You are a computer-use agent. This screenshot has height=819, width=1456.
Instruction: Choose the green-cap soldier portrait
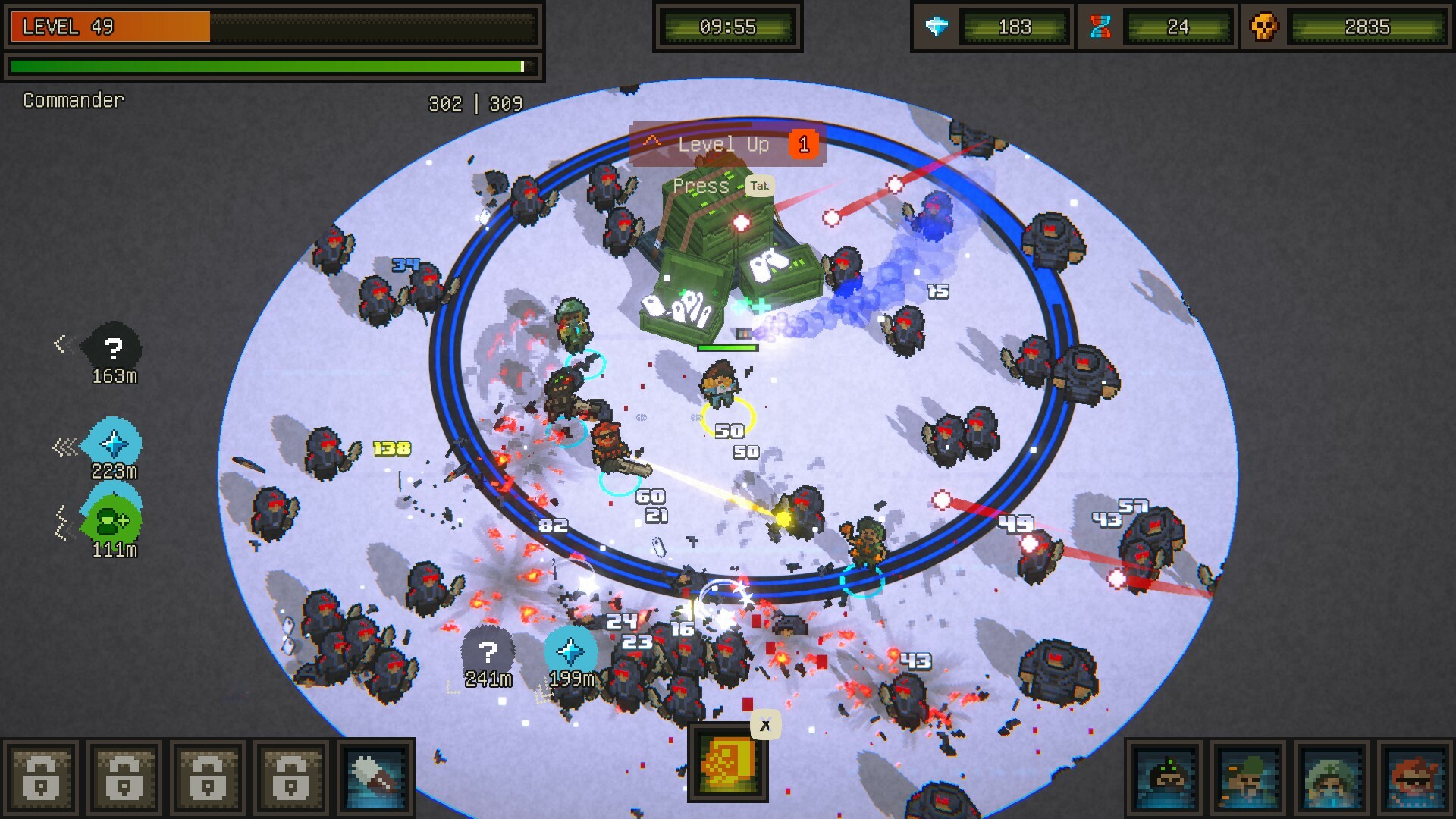click(1248, 778)
